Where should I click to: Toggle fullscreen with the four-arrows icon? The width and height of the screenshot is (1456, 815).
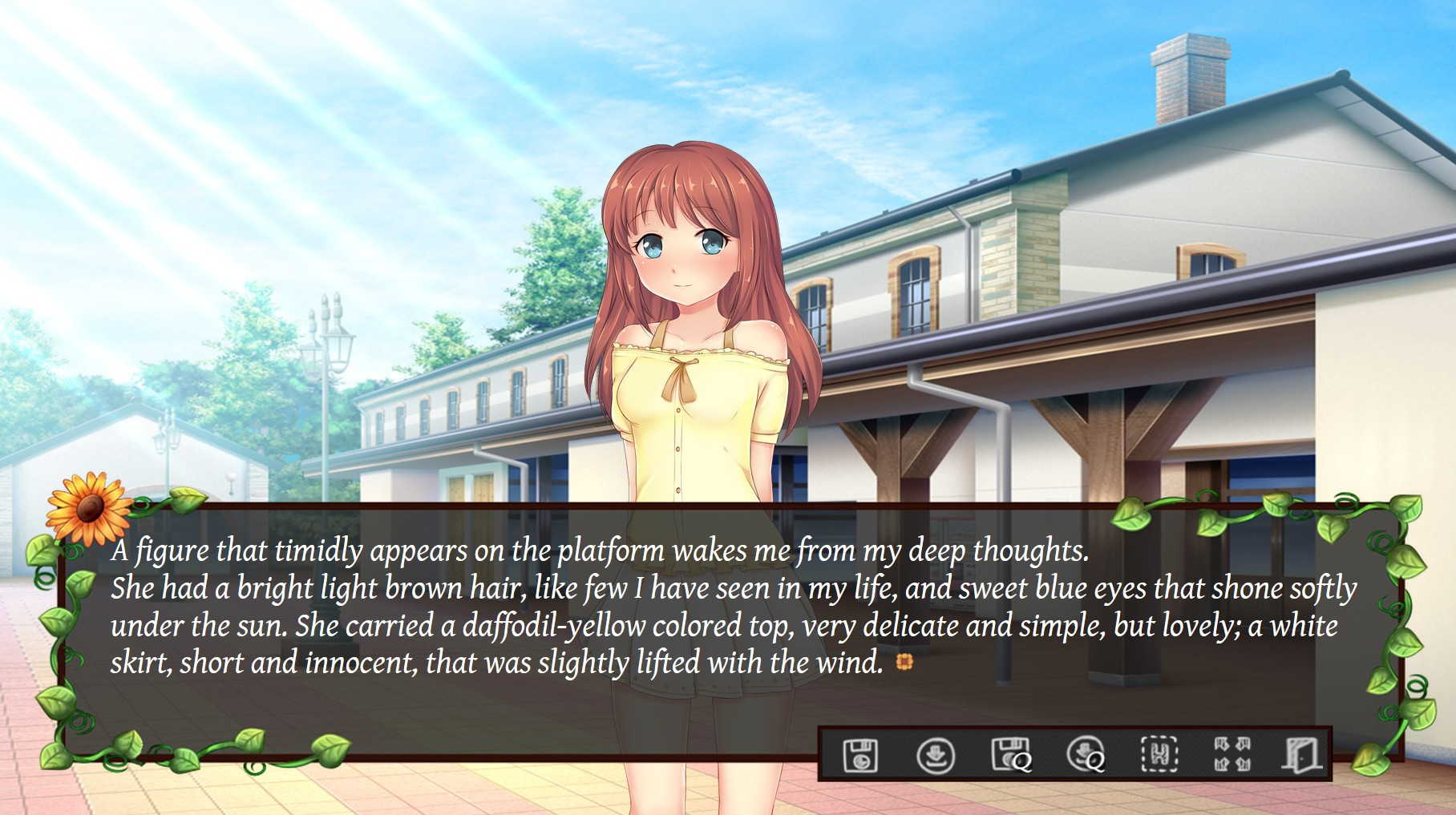point(1232,755)
